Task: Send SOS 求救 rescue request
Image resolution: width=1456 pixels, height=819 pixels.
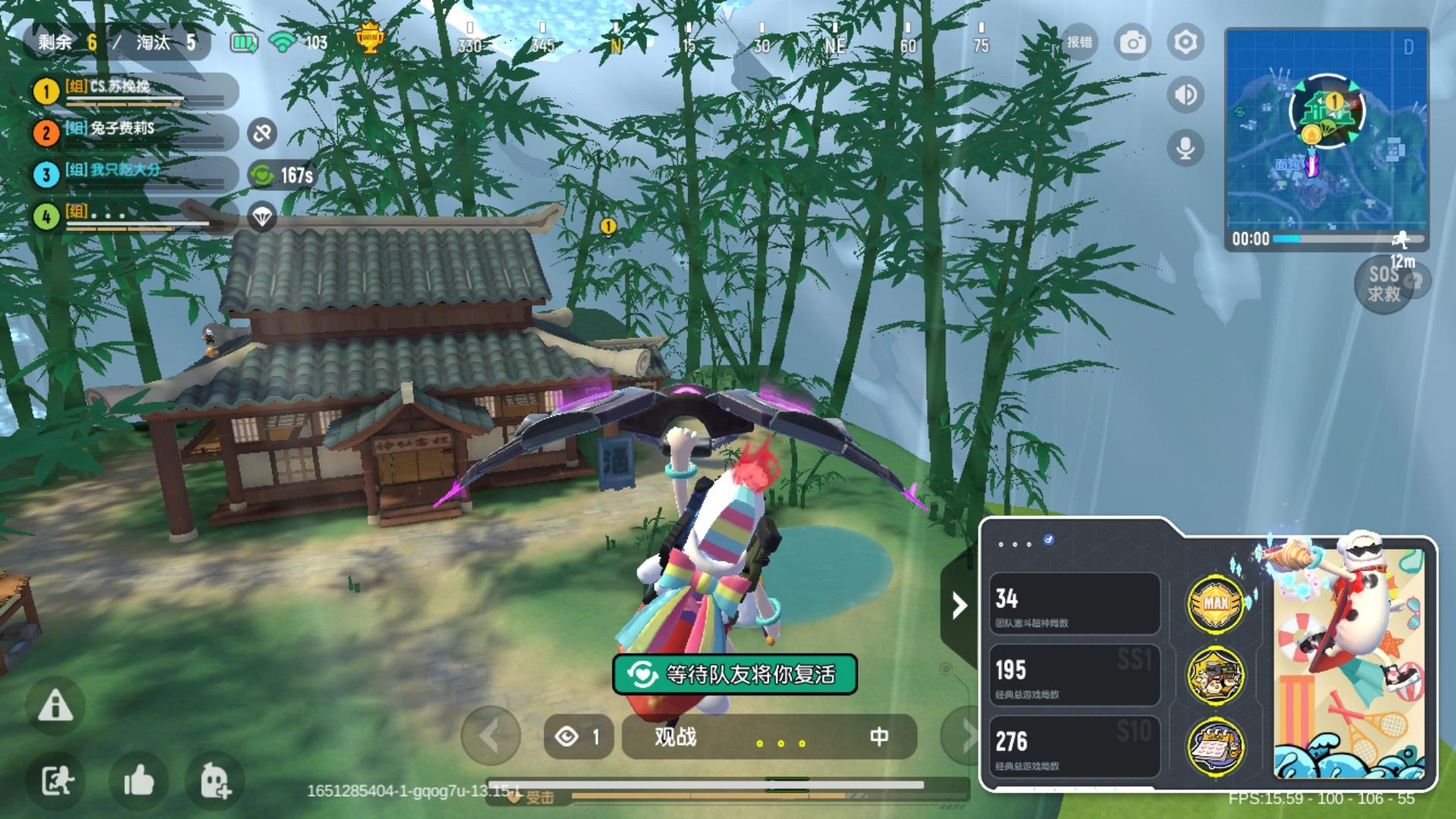Action: pos(1384,284)
